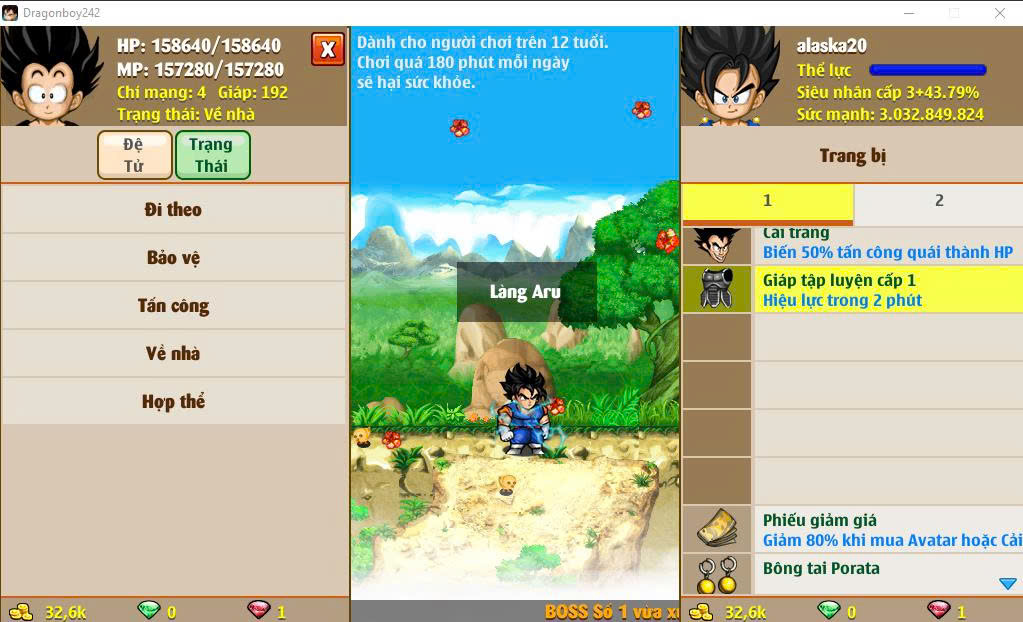The width and height of the screenshot is (1023, 622).
Task: Close the disciple panel with the X button
Action: (x=327, y=49)
